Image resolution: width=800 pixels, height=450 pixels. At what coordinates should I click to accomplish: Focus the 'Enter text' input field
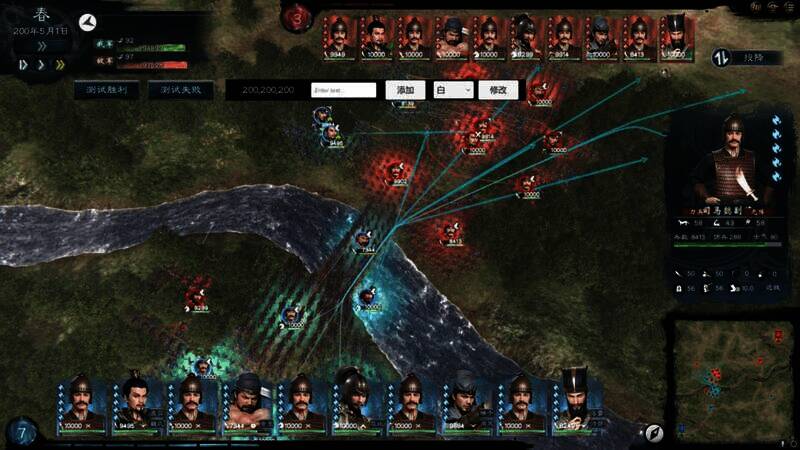pyautogui.click(x=344, y=90)
